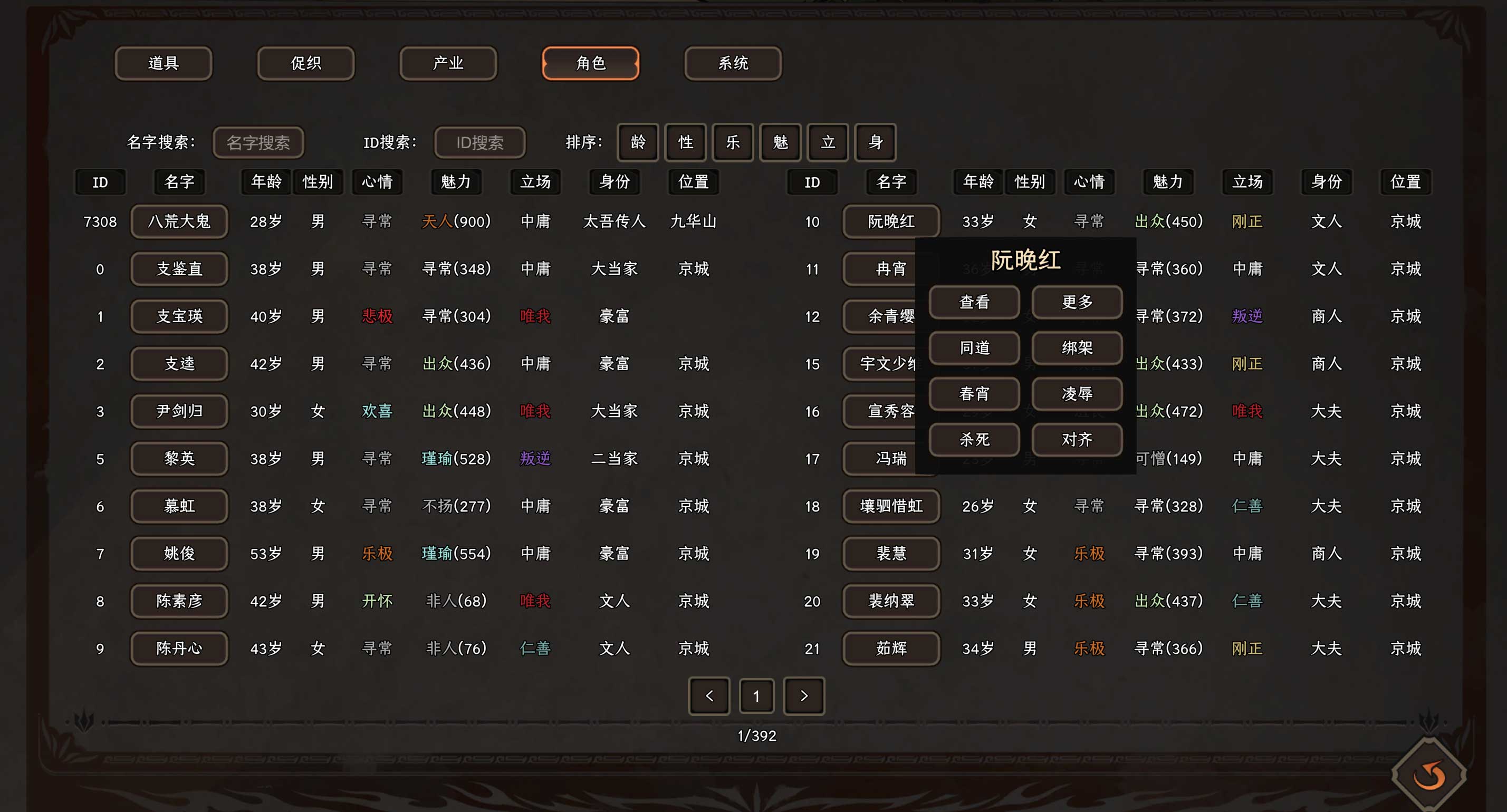Go to the next page with the right arrow

pyautogui.click(x=804, y=696)
